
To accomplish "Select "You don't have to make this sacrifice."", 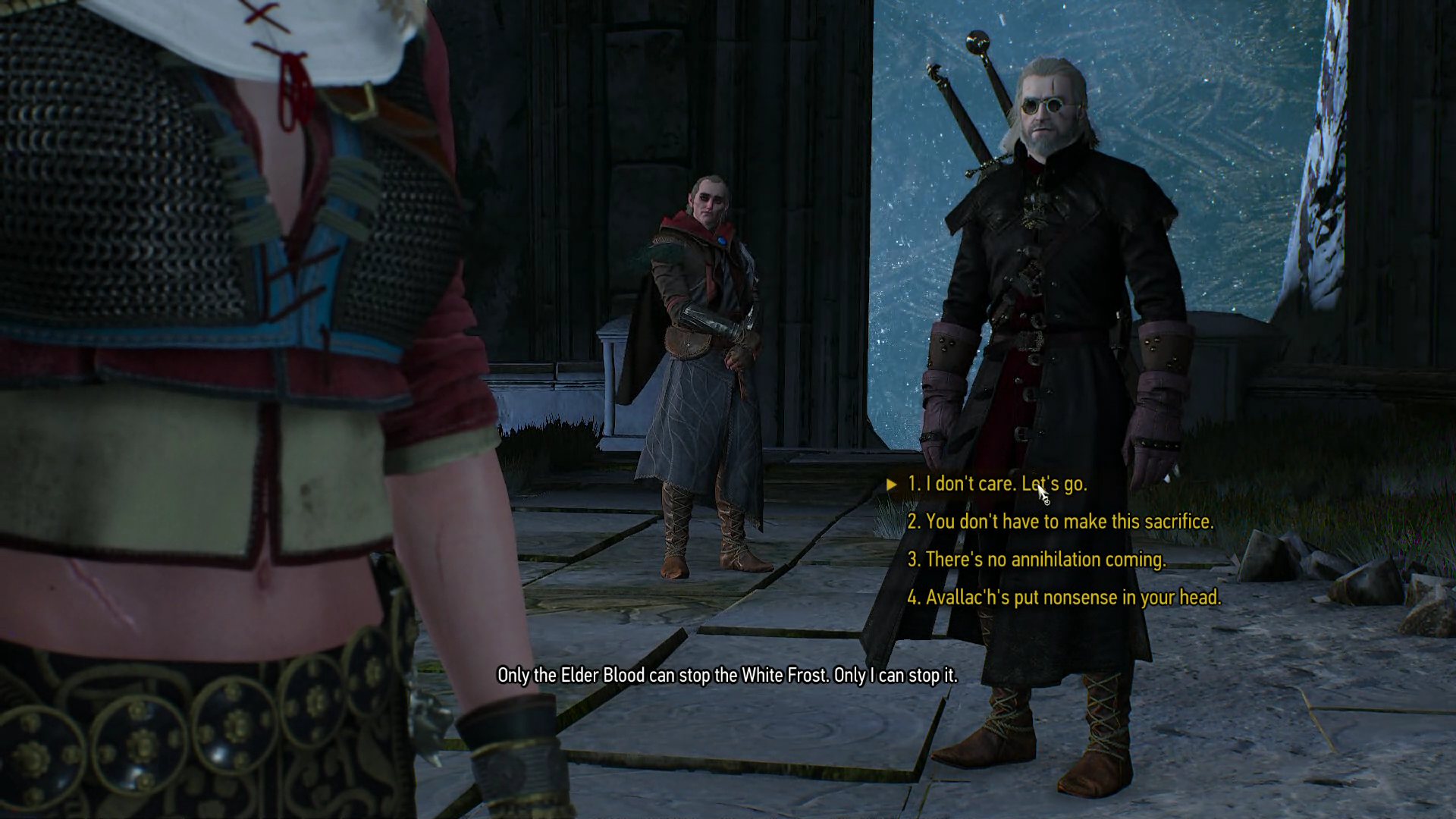I will click(1059, 522).
